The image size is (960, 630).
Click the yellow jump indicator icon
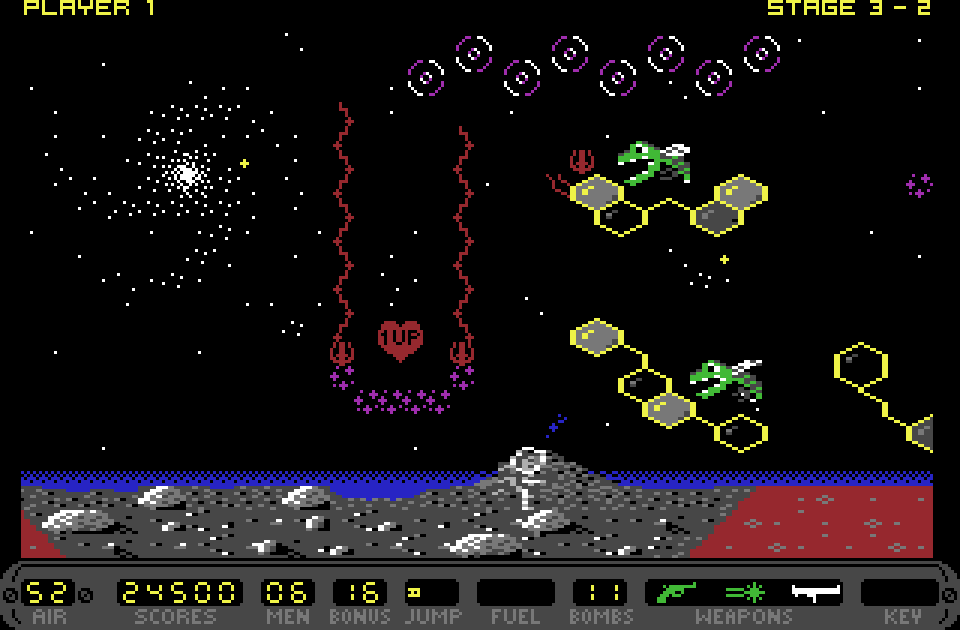coord(413,592)
